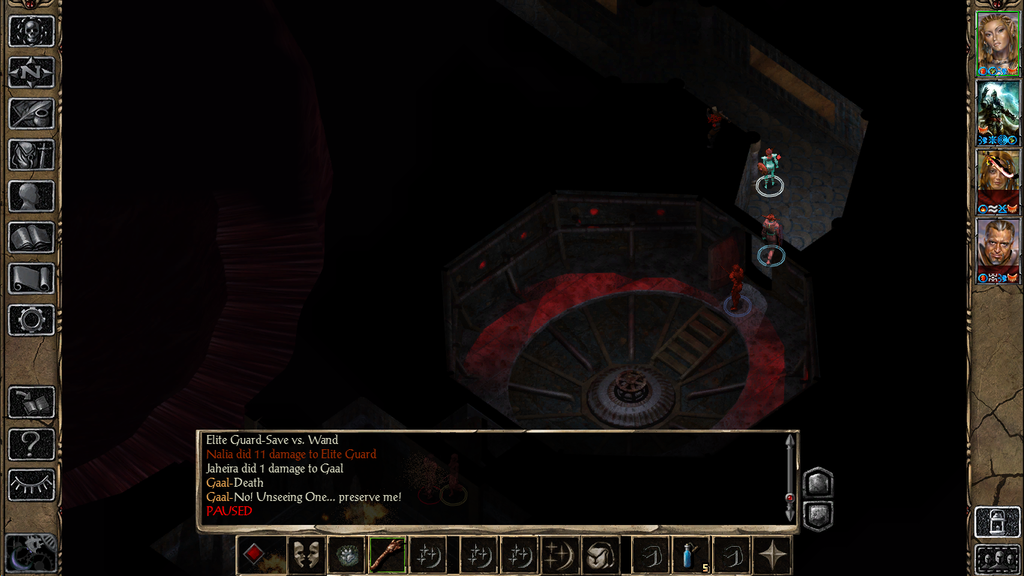This screenshot has width=1024, height=576.
Task: Use the blue potion quick item
Action: point(691,555)
